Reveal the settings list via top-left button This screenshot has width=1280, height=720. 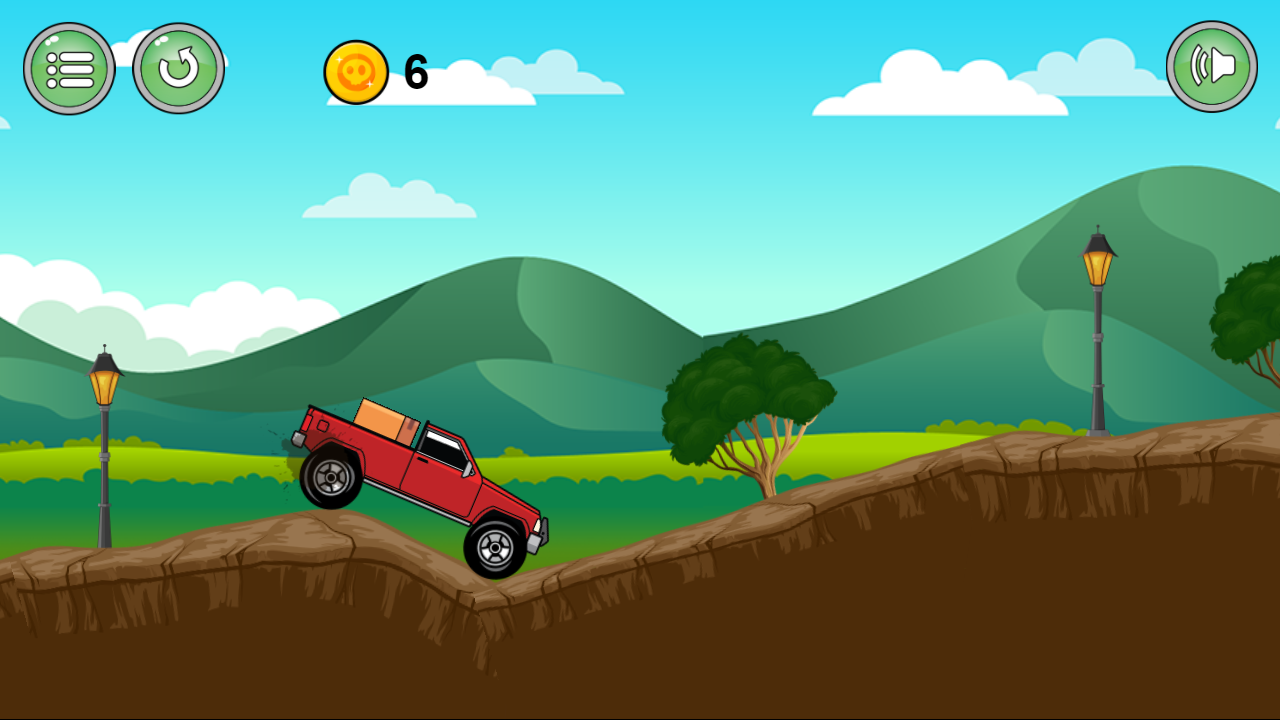pyautogui.click(x=69, y=67)
